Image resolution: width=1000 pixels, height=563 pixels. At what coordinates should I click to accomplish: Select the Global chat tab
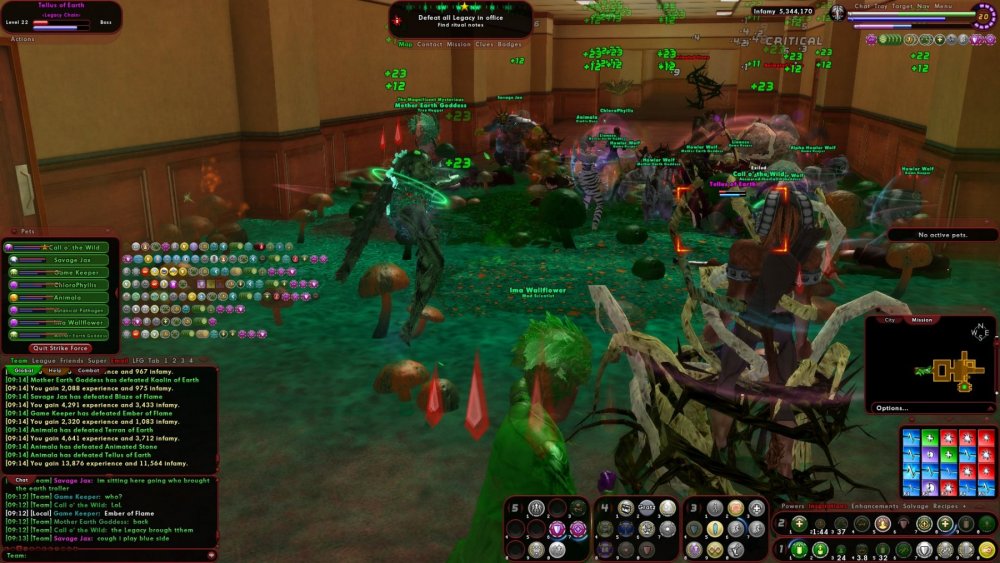23,370
